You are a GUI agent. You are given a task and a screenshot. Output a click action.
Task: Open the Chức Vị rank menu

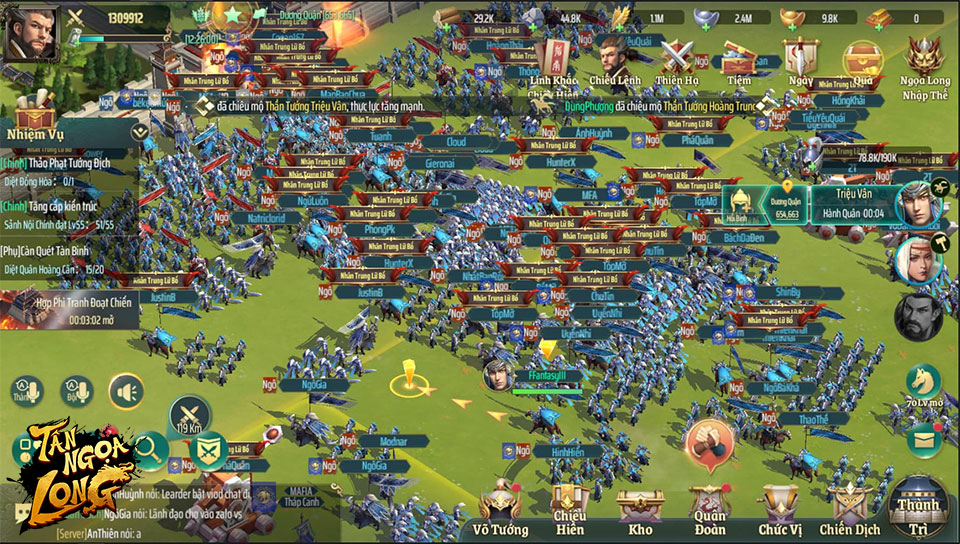779,505
